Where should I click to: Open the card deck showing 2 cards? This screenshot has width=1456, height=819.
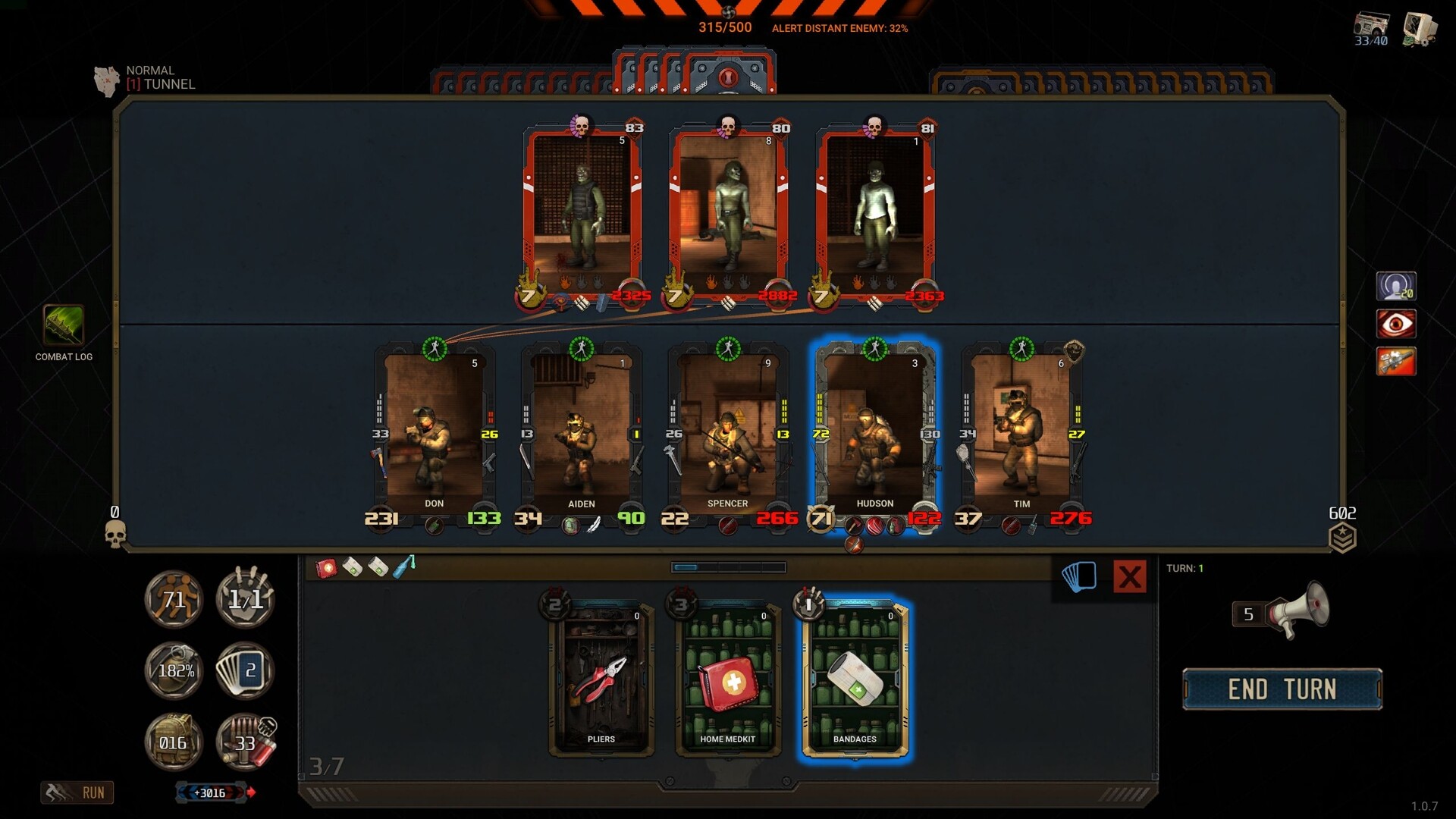click(x=244, y=670)
